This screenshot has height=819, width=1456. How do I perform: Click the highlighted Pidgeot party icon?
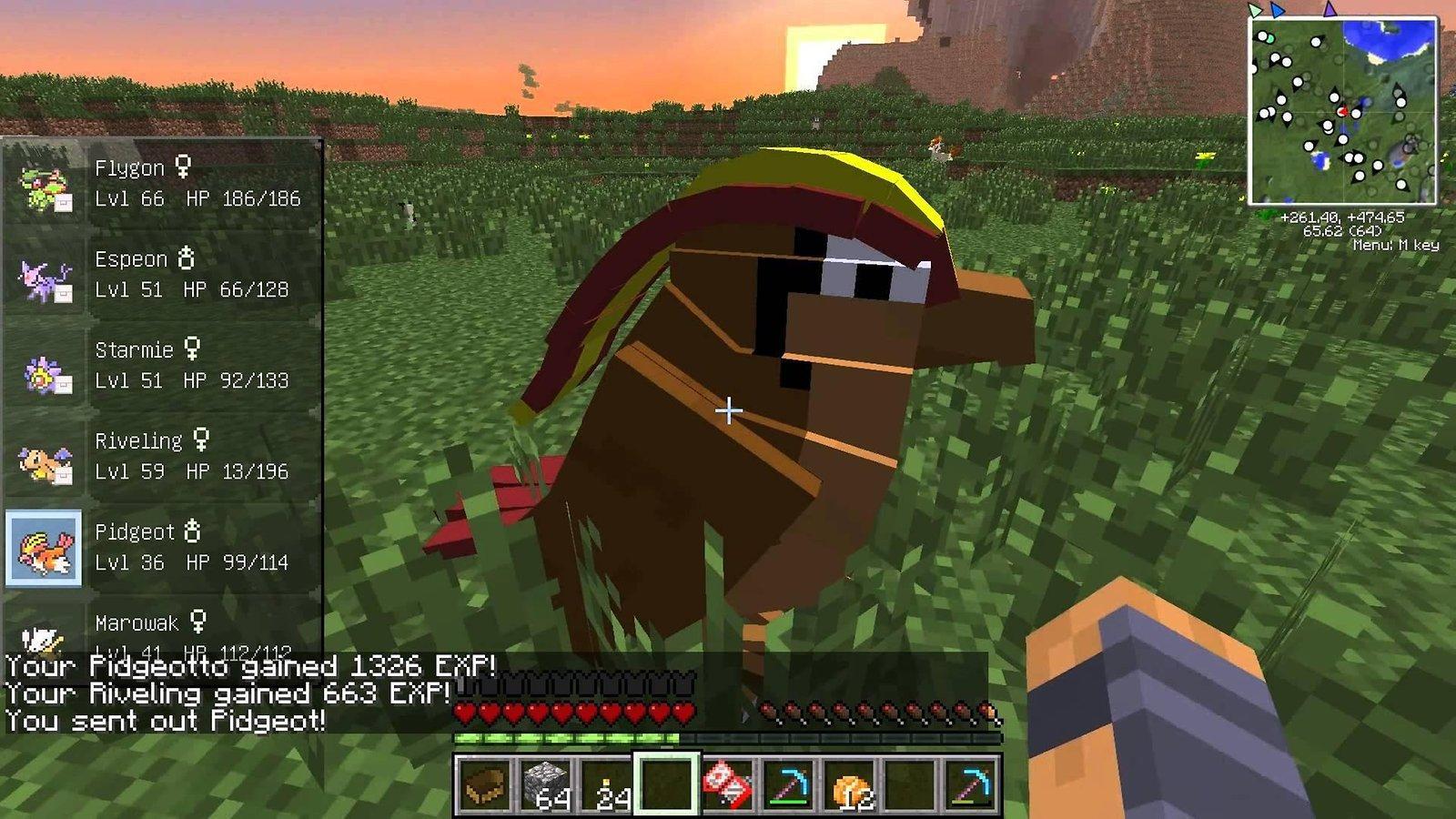pyautogui.click(x=44, y=547)
